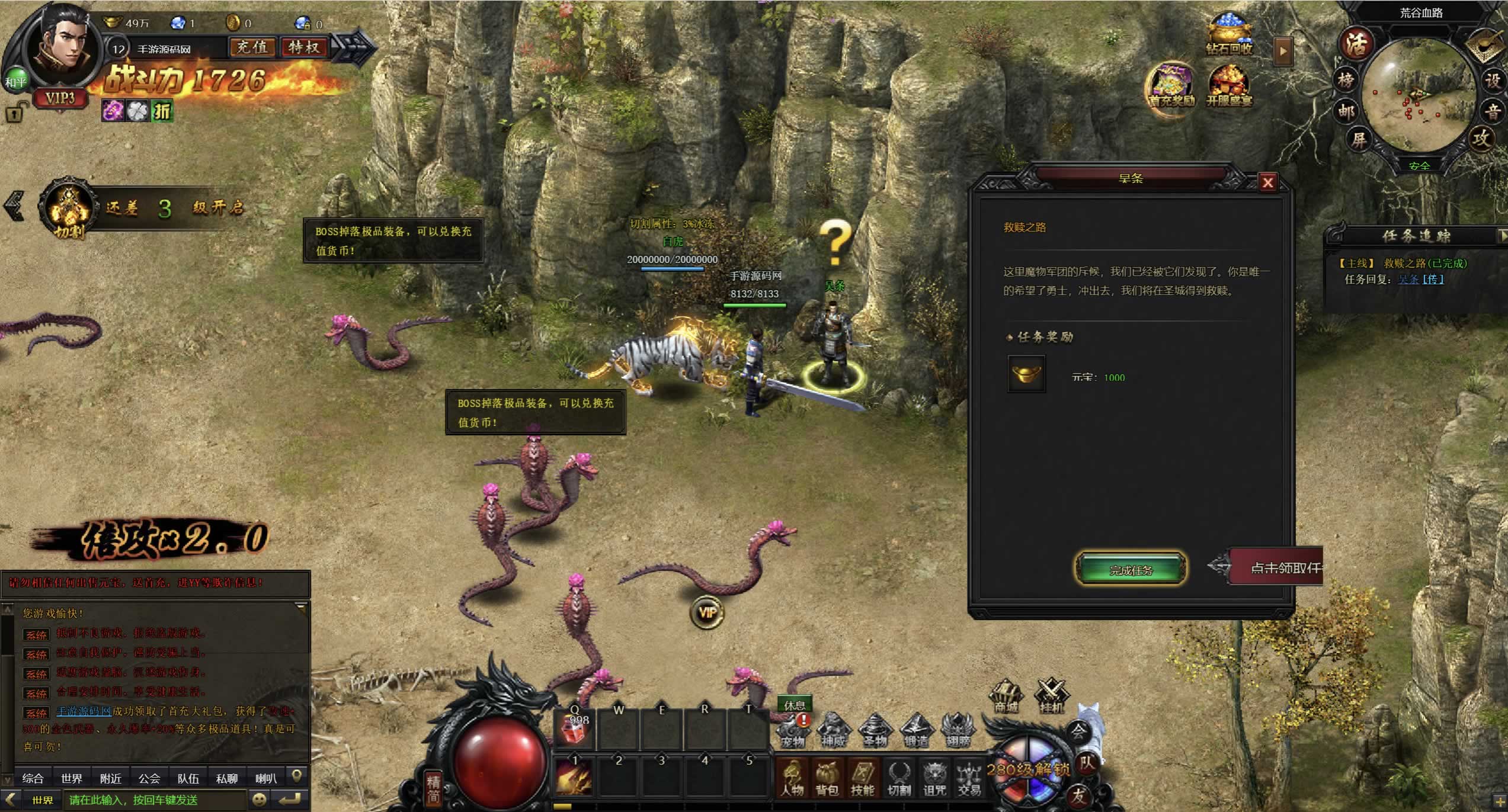1508x812 pixels.
Task: Open the 钻石回收 diamond recycling icon
Action: tap(1229, 34)
